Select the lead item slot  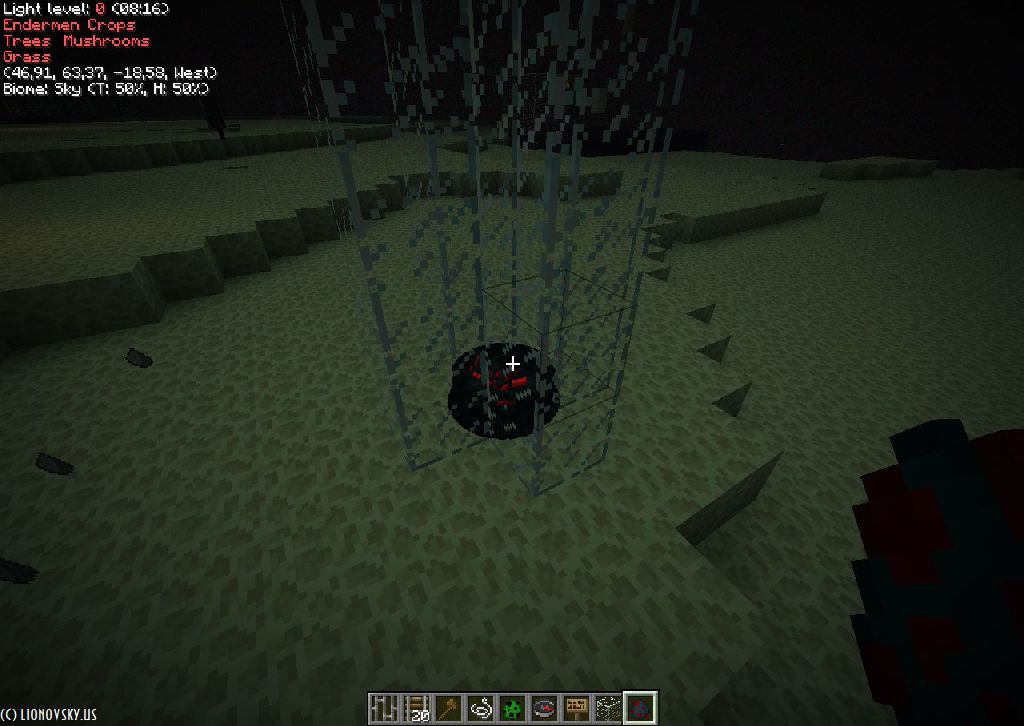click(x=480, y=708)
